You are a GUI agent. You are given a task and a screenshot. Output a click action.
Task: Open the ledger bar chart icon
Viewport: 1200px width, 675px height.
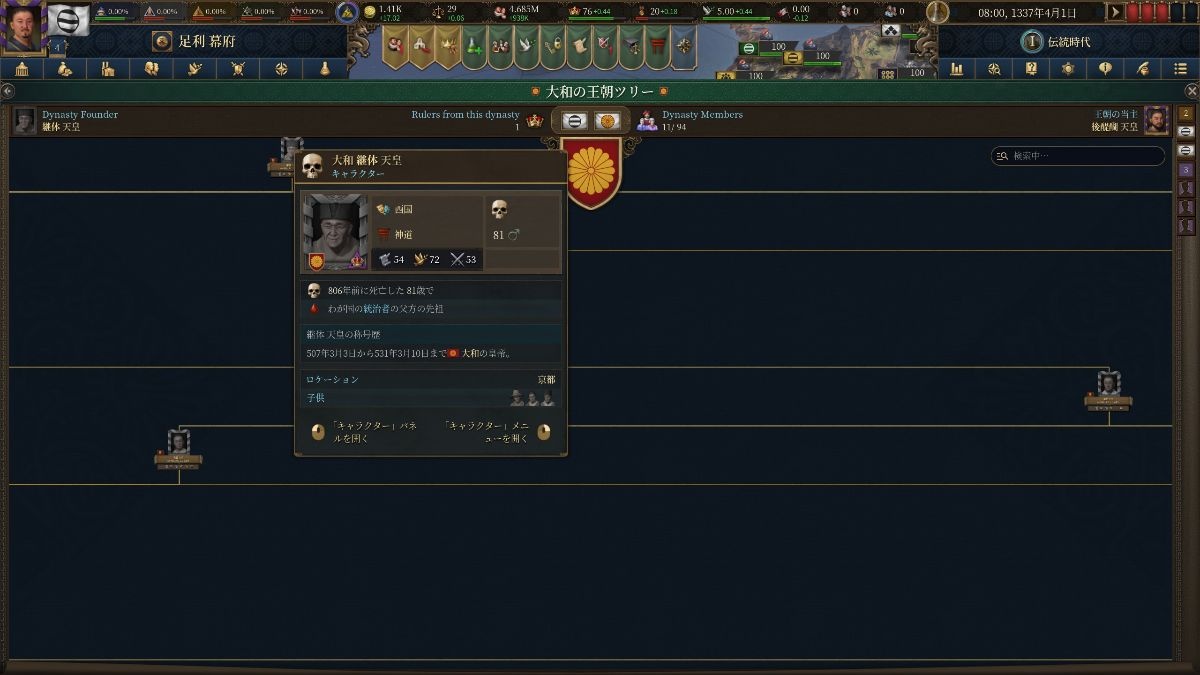point(957,69)
